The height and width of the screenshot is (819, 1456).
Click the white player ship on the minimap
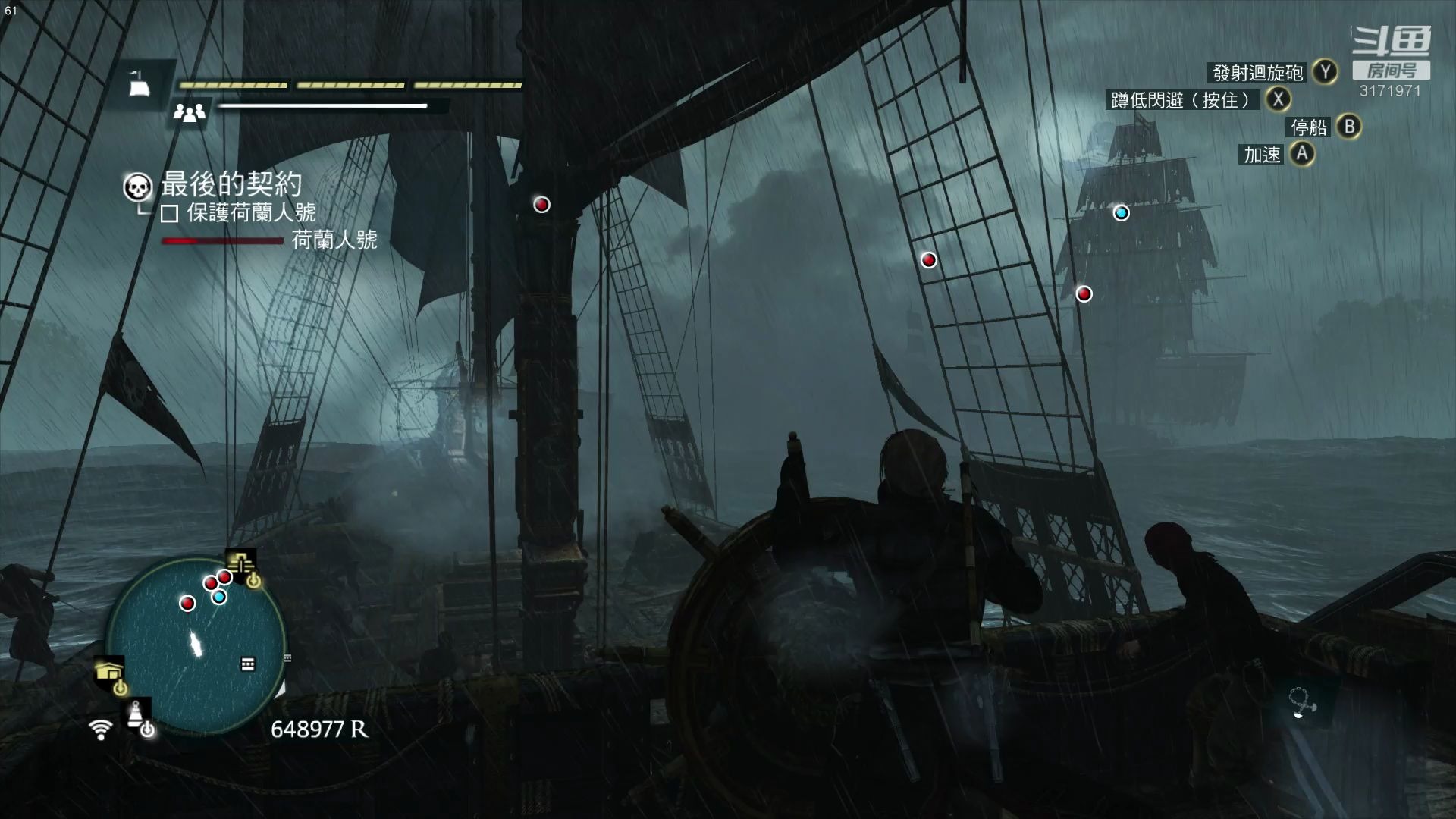pyautogui.click(x=197, y=644)
